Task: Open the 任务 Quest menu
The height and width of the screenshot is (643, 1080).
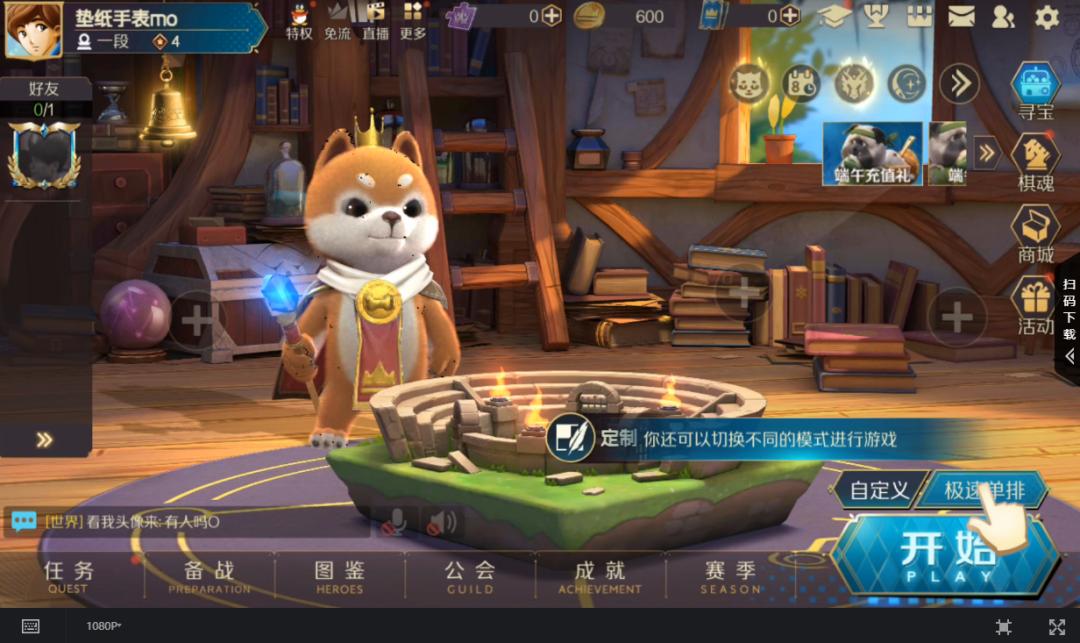Action: point(69,577)
